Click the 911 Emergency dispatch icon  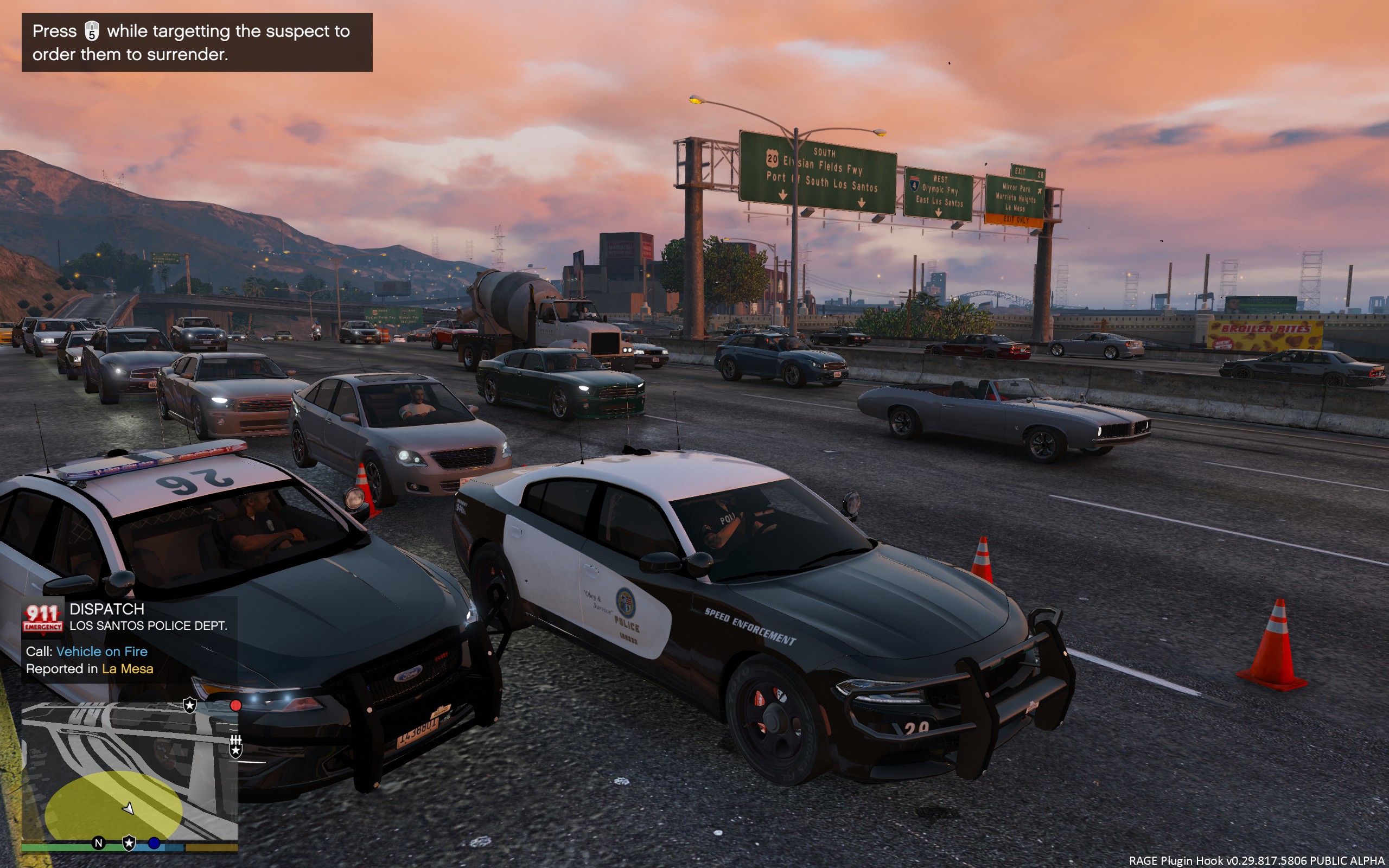point(42,617)
